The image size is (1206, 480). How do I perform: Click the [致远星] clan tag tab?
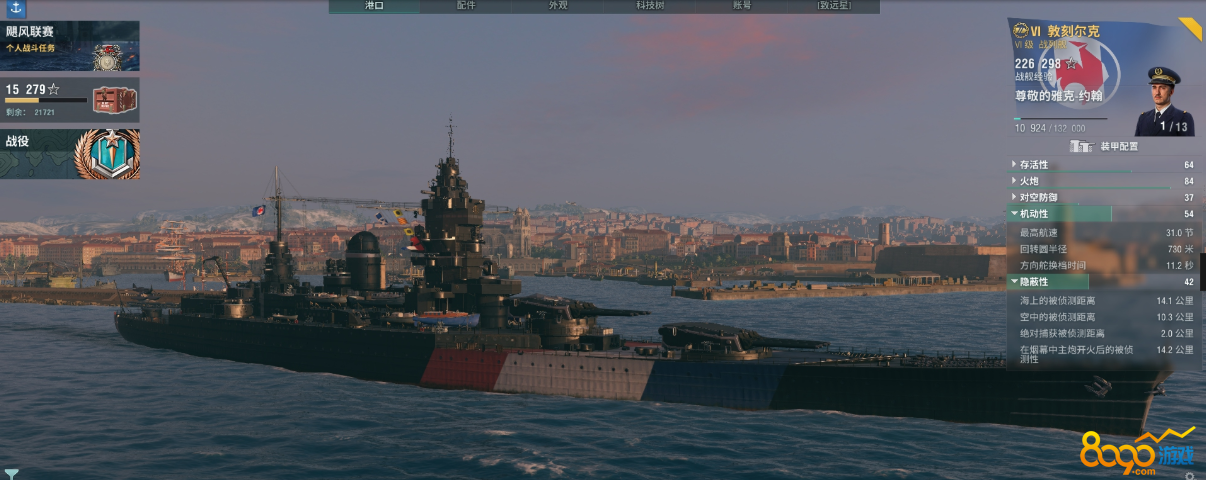click(834, 6)
